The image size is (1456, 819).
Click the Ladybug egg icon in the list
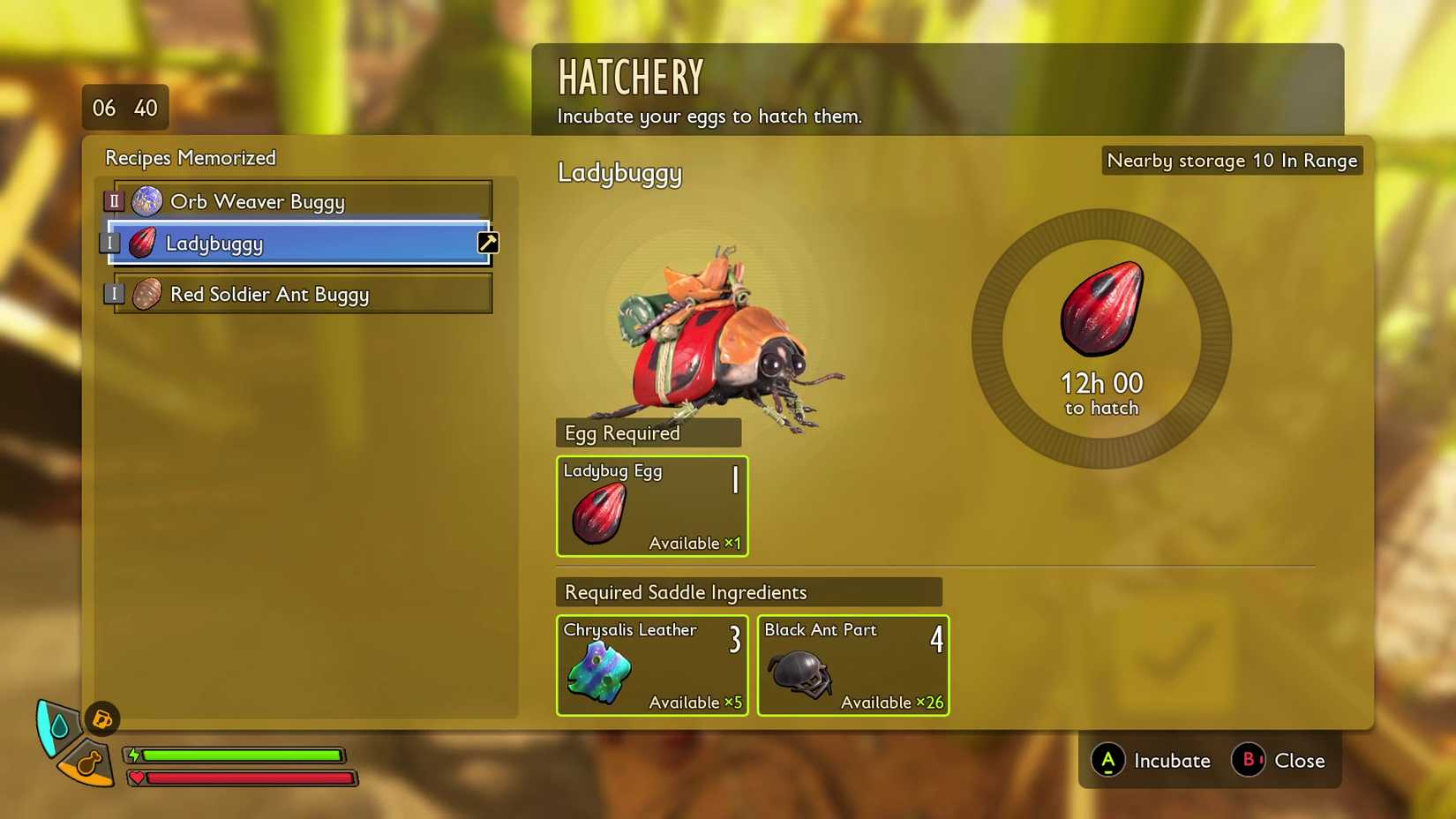(x=144, y=244)
